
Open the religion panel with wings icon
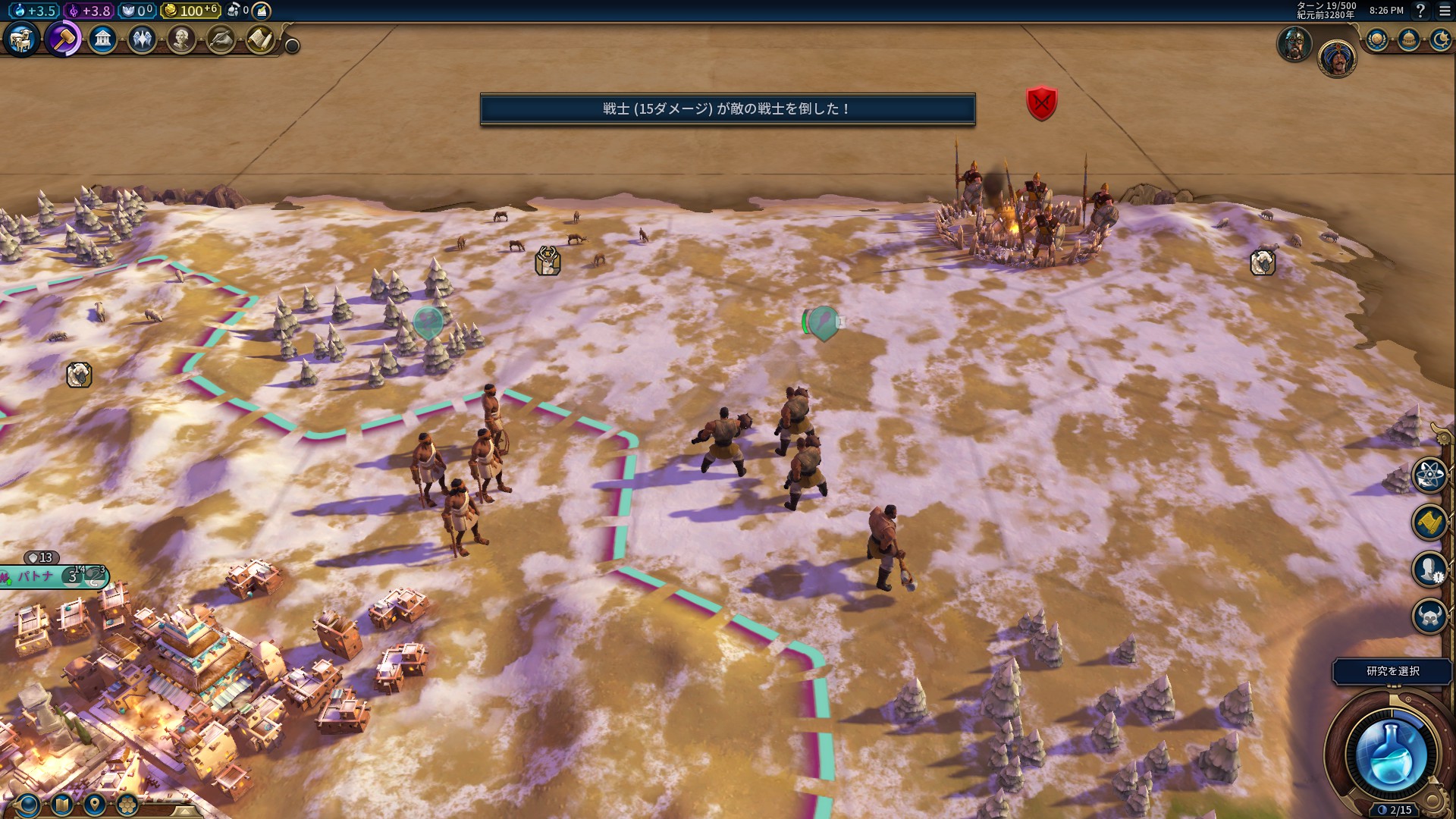click(142, 39)
